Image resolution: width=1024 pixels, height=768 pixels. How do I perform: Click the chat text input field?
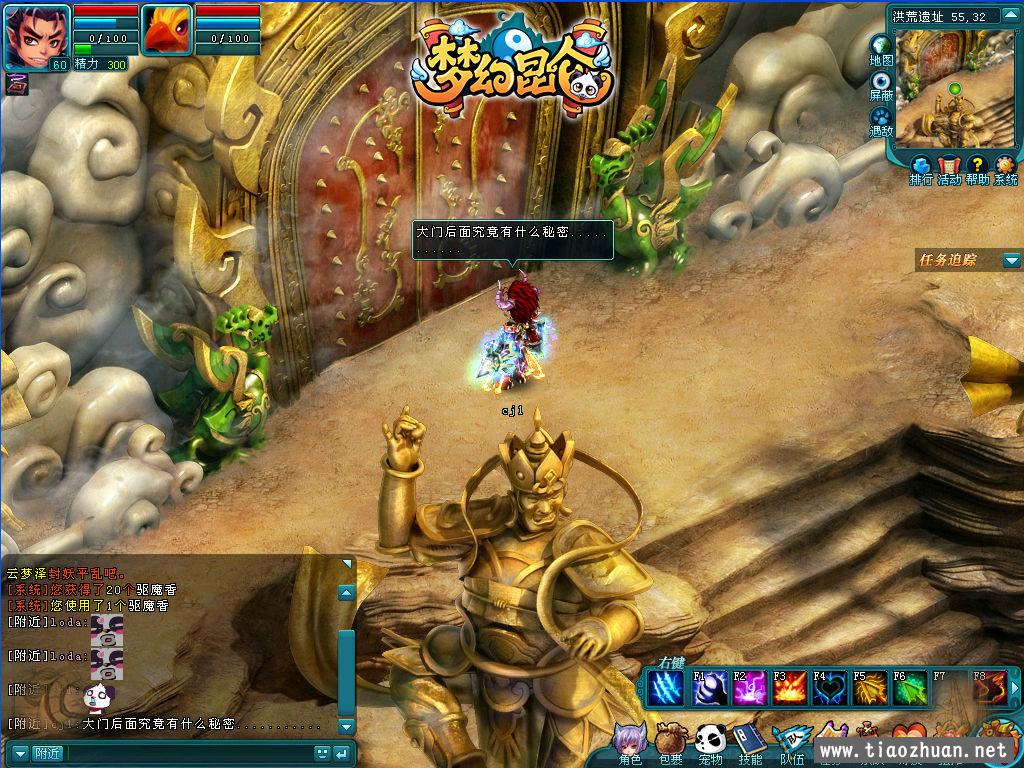188,753
